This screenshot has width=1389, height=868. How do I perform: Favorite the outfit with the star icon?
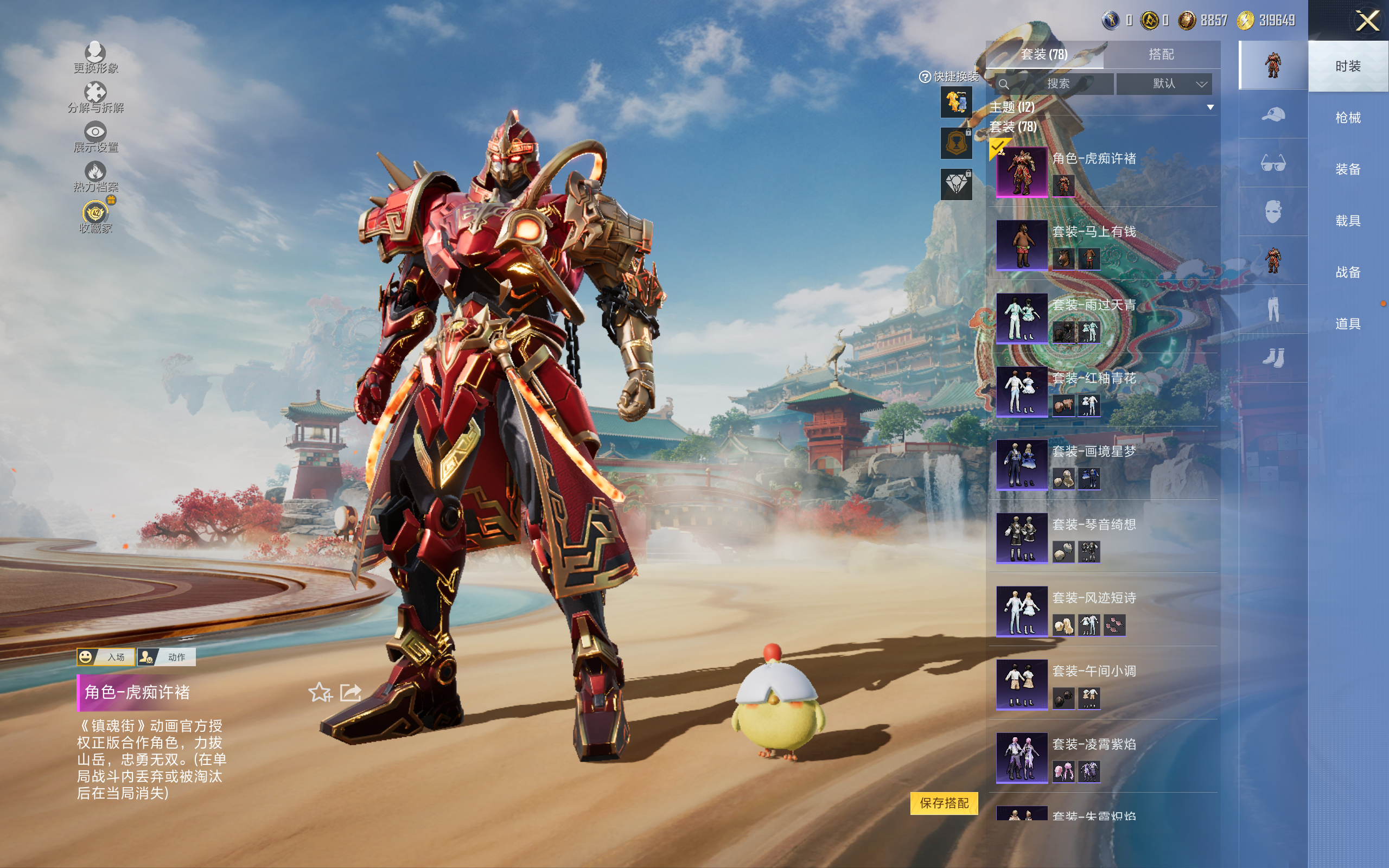tap(320, 692)
